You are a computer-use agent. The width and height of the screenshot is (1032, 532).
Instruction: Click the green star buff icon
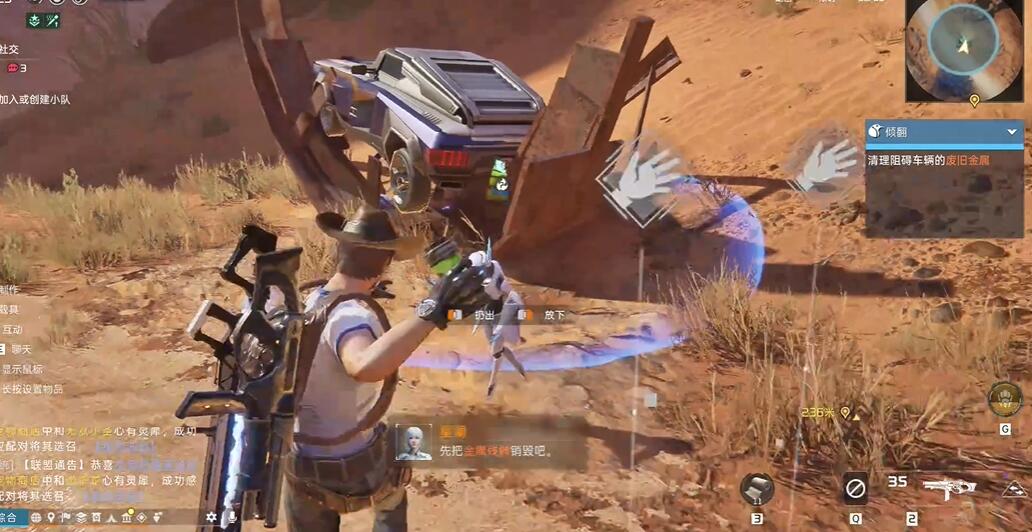coord(32,20)
